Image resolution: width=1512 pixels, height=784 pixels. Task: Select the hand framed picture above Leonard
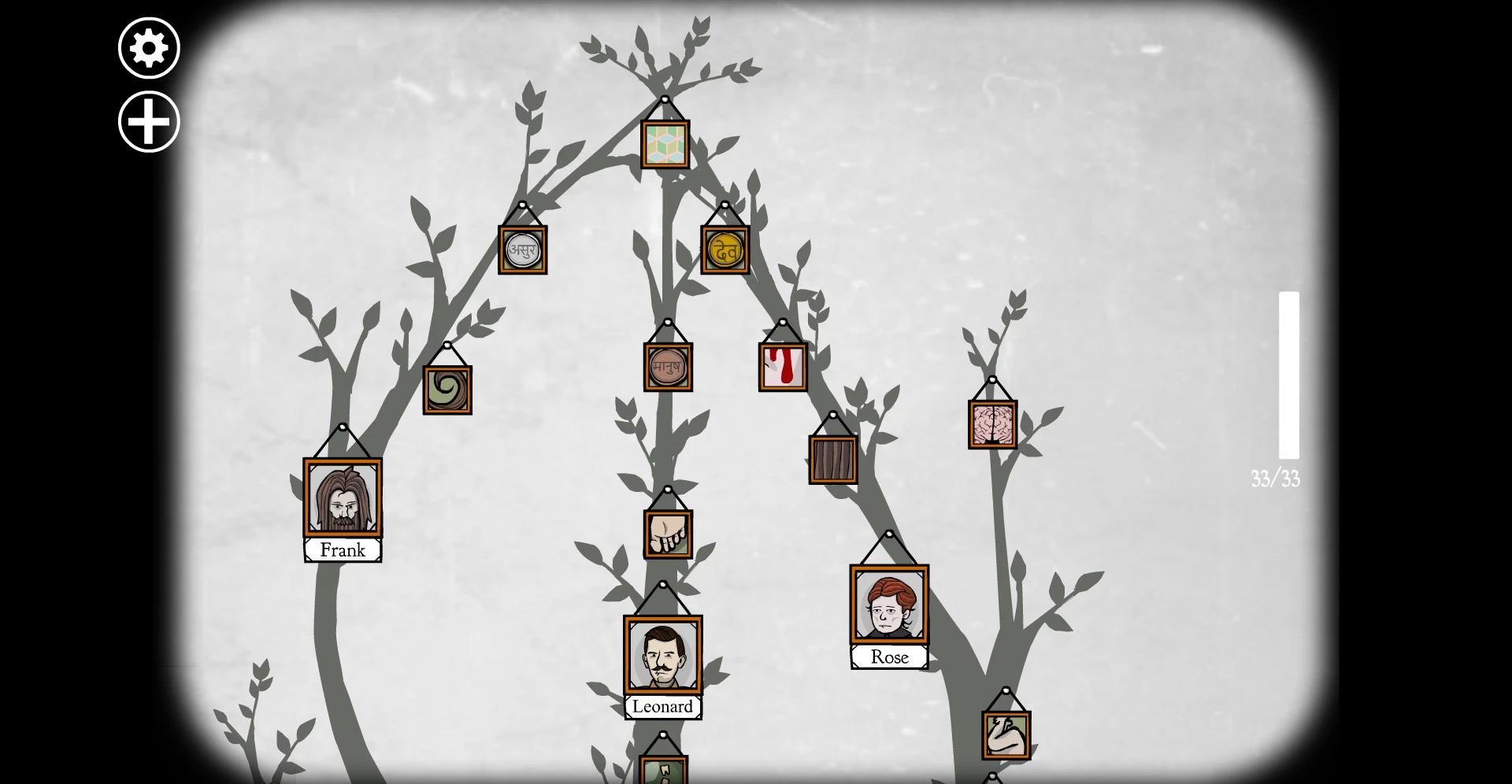[668, 532]
